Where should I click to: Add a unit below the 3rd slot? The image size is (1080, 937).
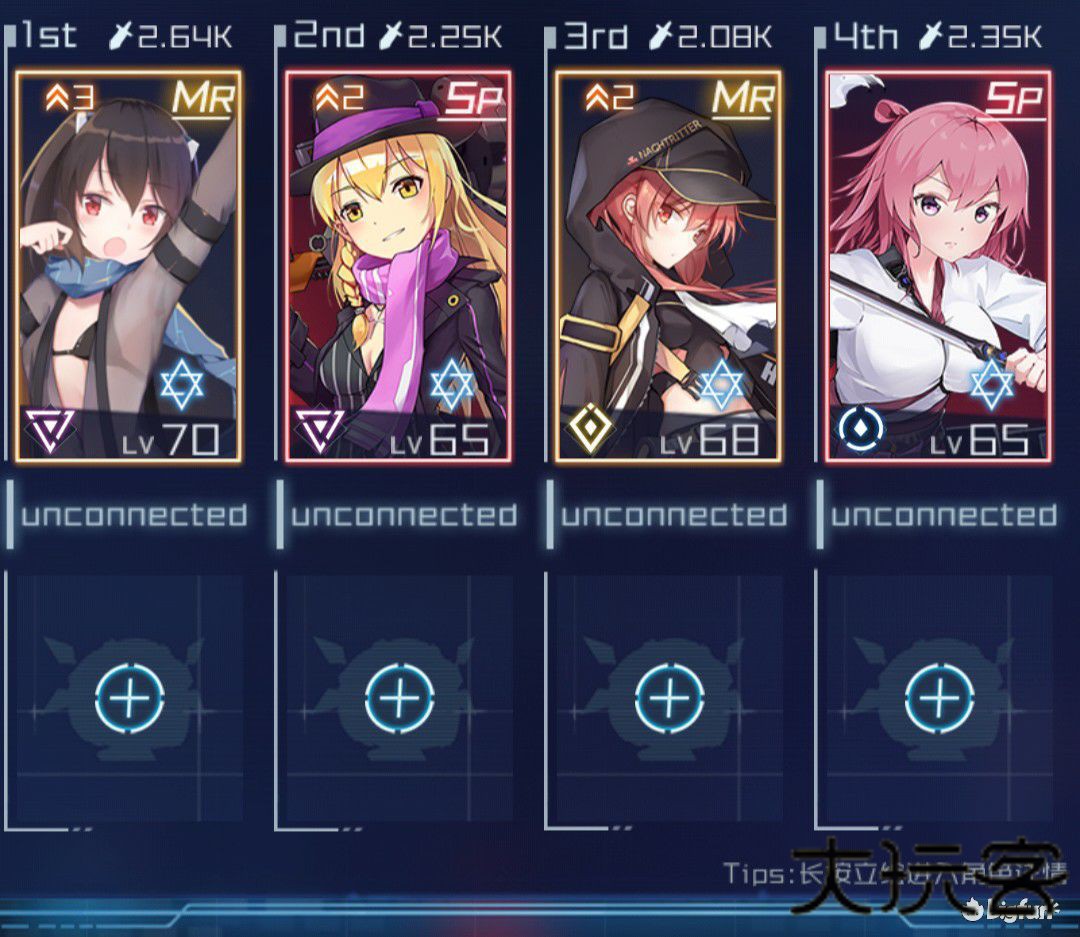[x=669, y=695]
